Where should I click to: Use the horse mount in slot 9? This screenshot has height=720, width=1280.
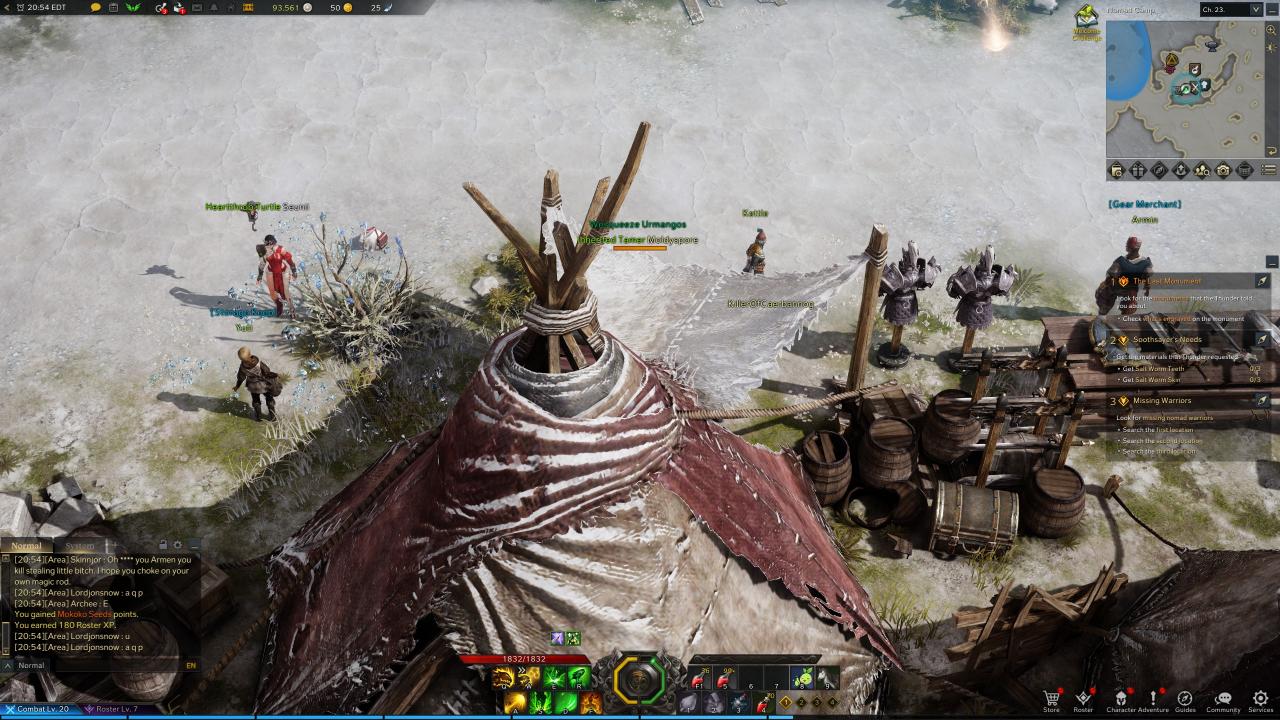pyautogui.click(x=826, y=679)
